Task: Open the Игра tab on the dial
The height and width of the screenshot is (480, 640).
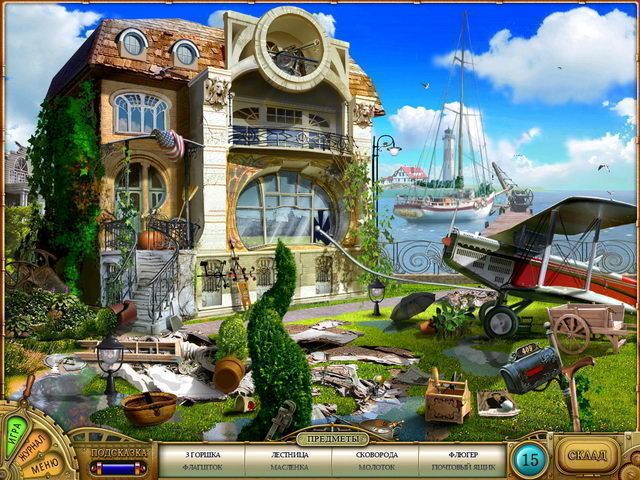Action: pyautogui.click(x=17, y=431)
